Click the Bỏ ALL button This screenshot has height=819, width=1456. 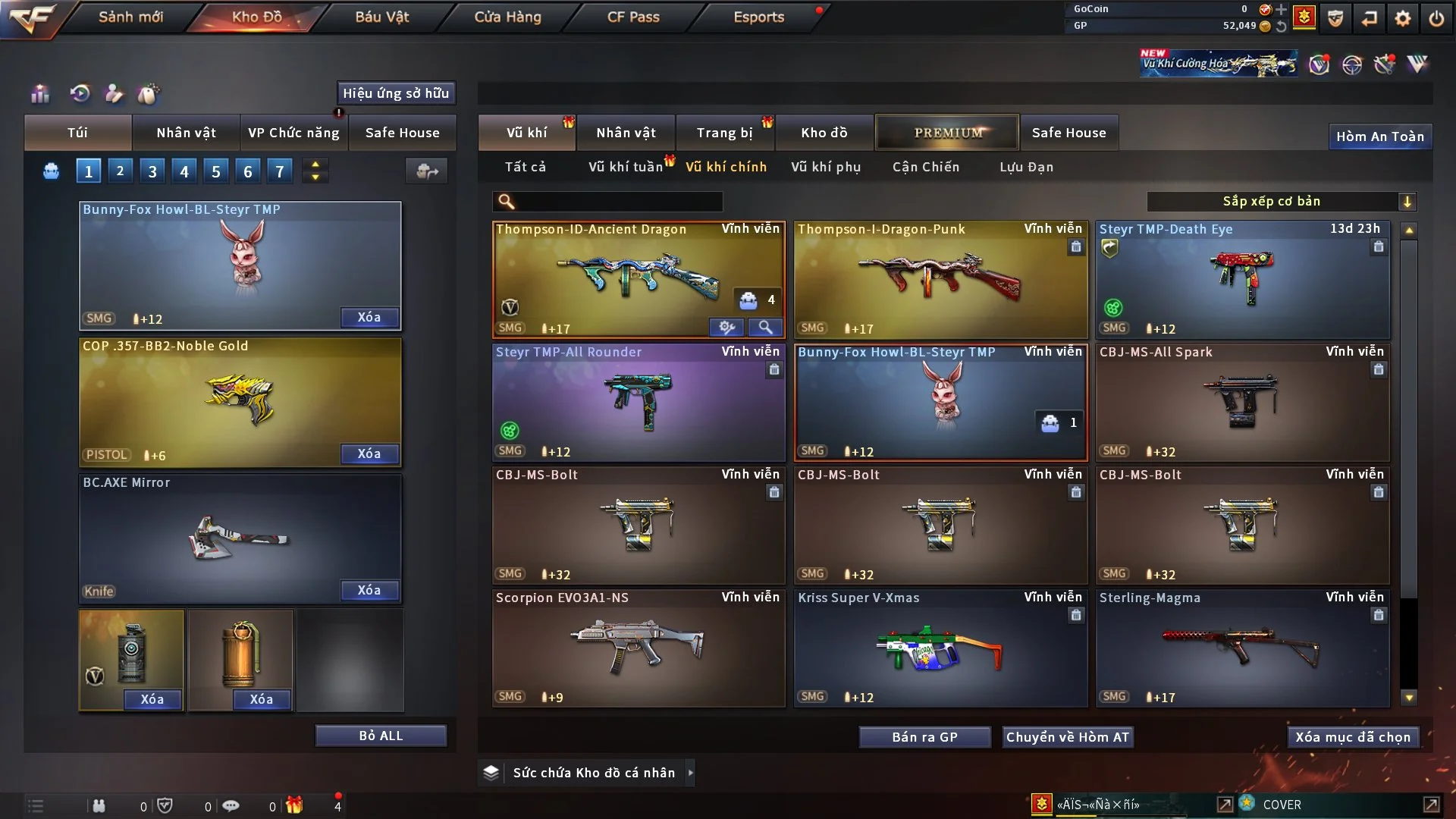[381, 736]
